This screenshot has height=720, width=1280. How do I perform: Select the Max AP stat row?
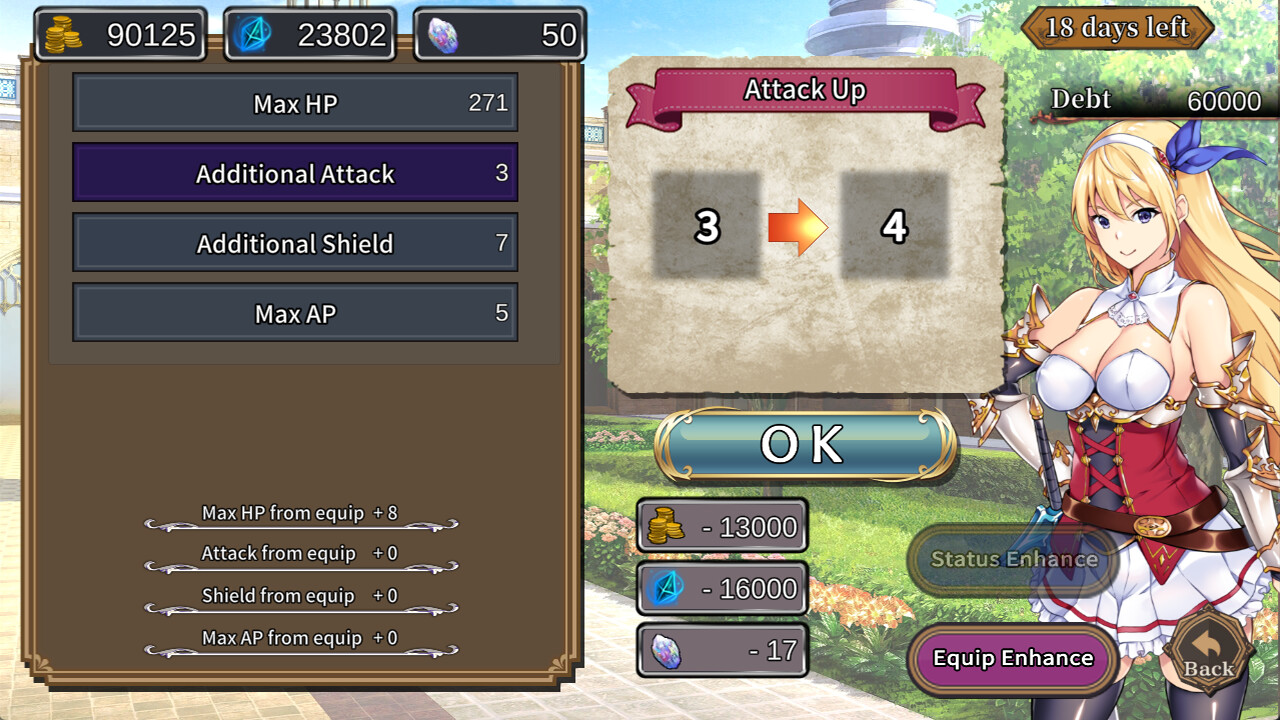[295, 313]
